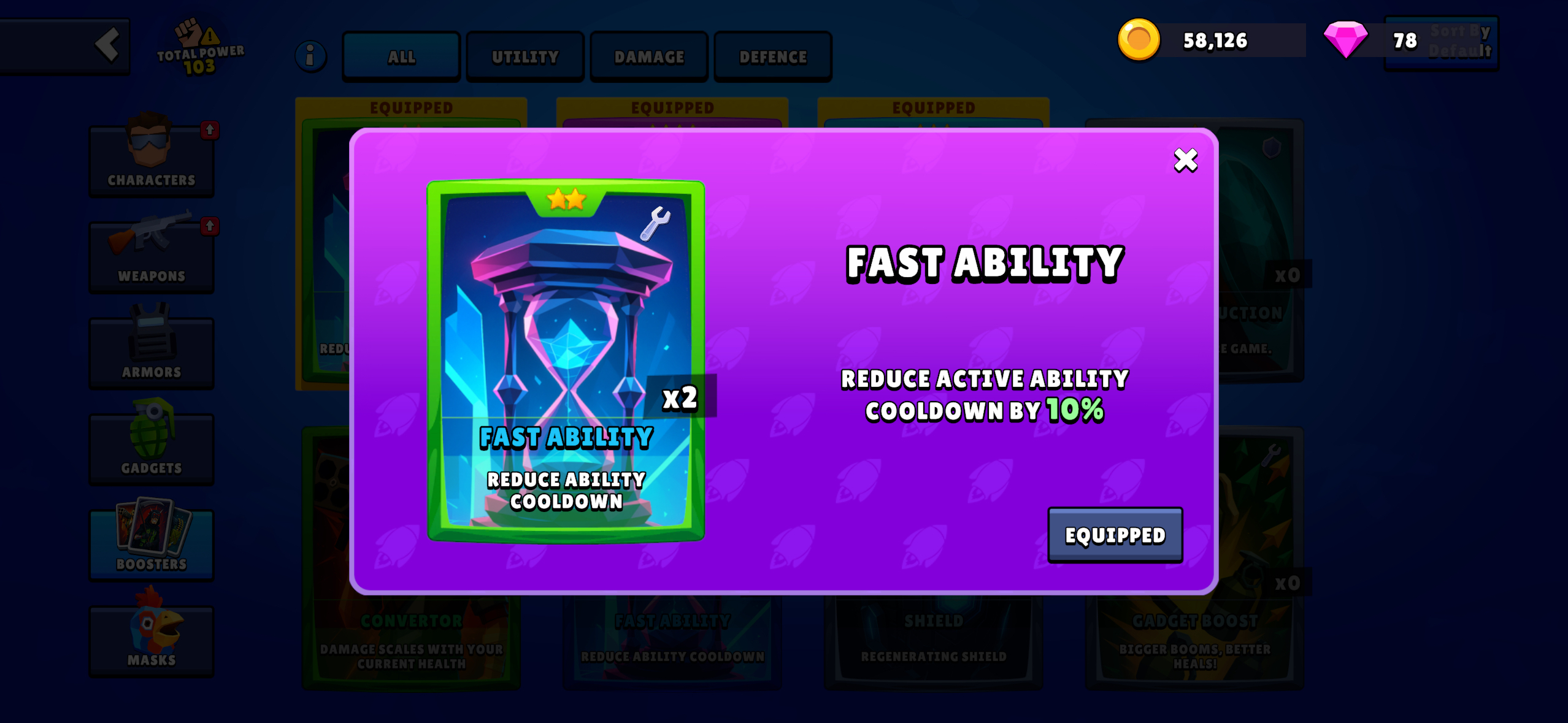Open the boosters info icon
Viewport: 1568px width, 723px height.
(x=310, y=57)
